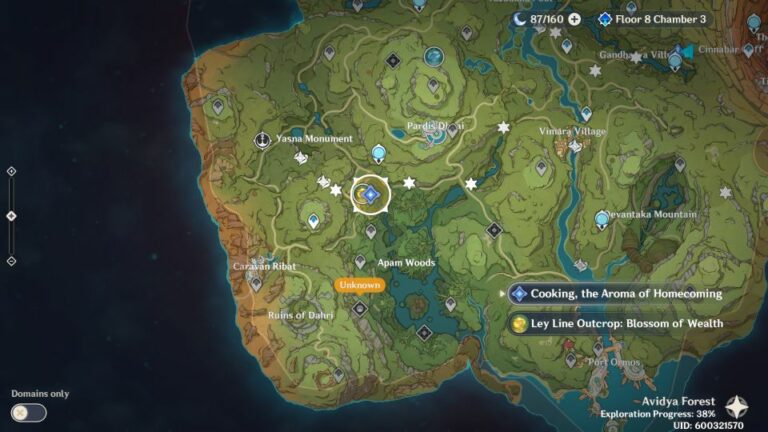Click the orange Unknown marker label
768x432 pixels.
click(x=359, y=285)
